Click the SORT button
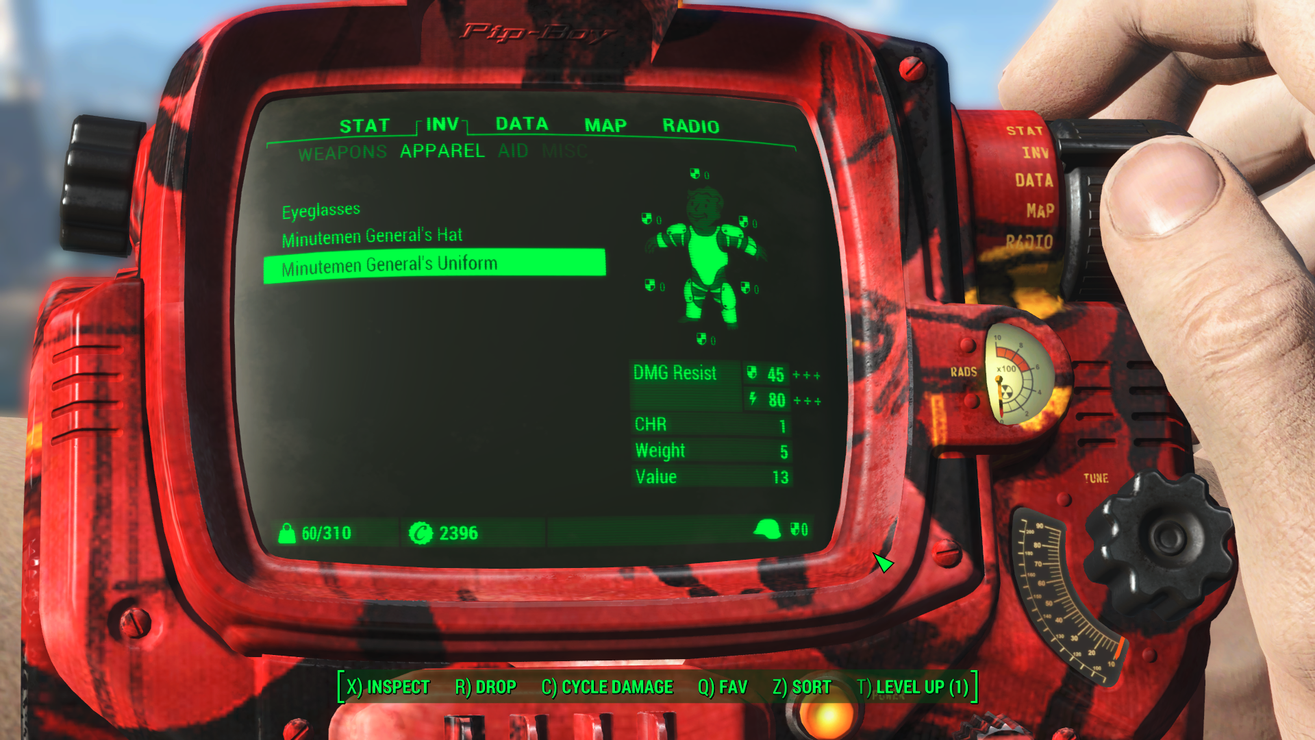 tap(801, 687)
